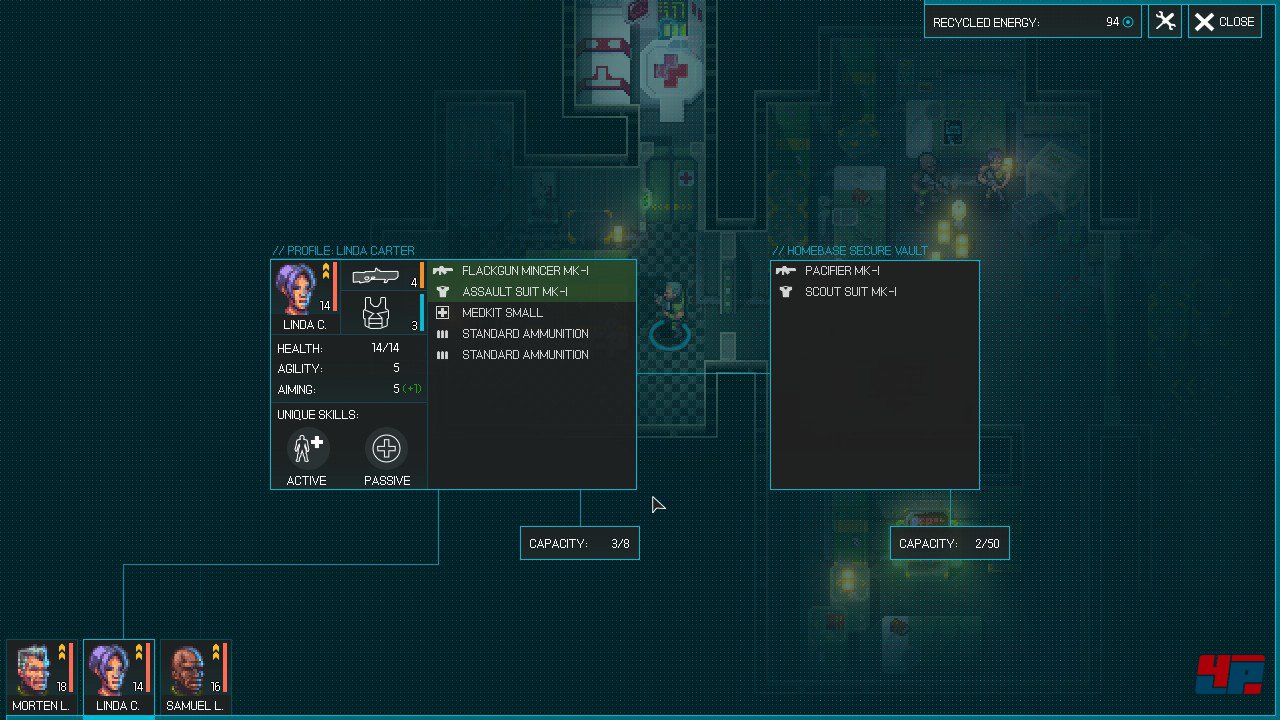Switch to Samuel L. portrait
The height and width of the screenshot is (720, 1280).
pos(195,677)
